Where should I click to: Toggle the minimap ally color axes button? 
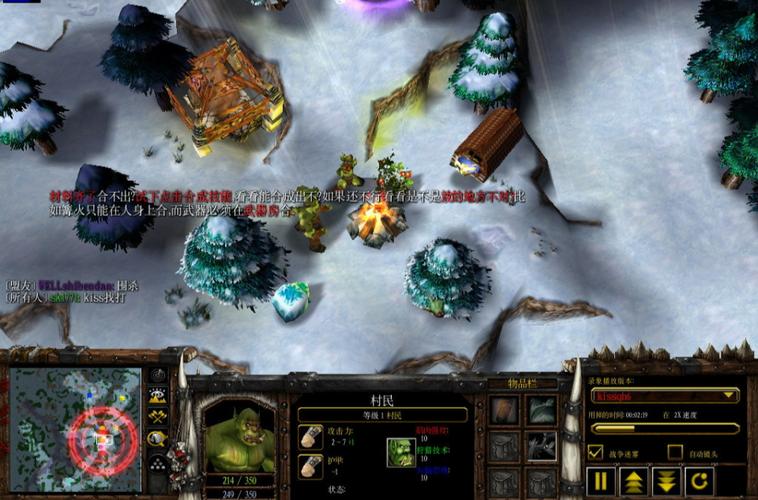tap(158, 416)
